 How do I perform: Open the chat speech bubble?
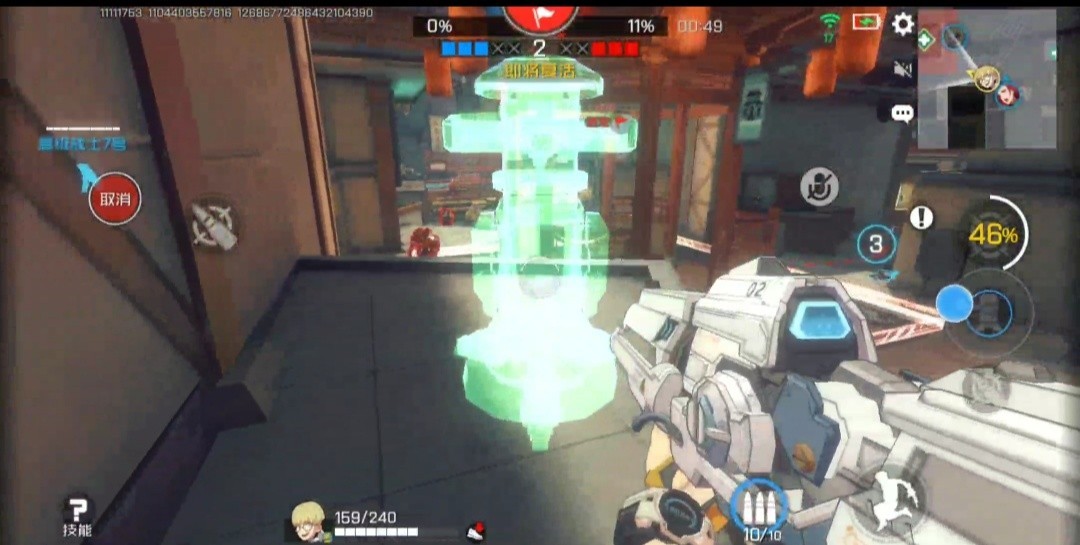point(902,112)
